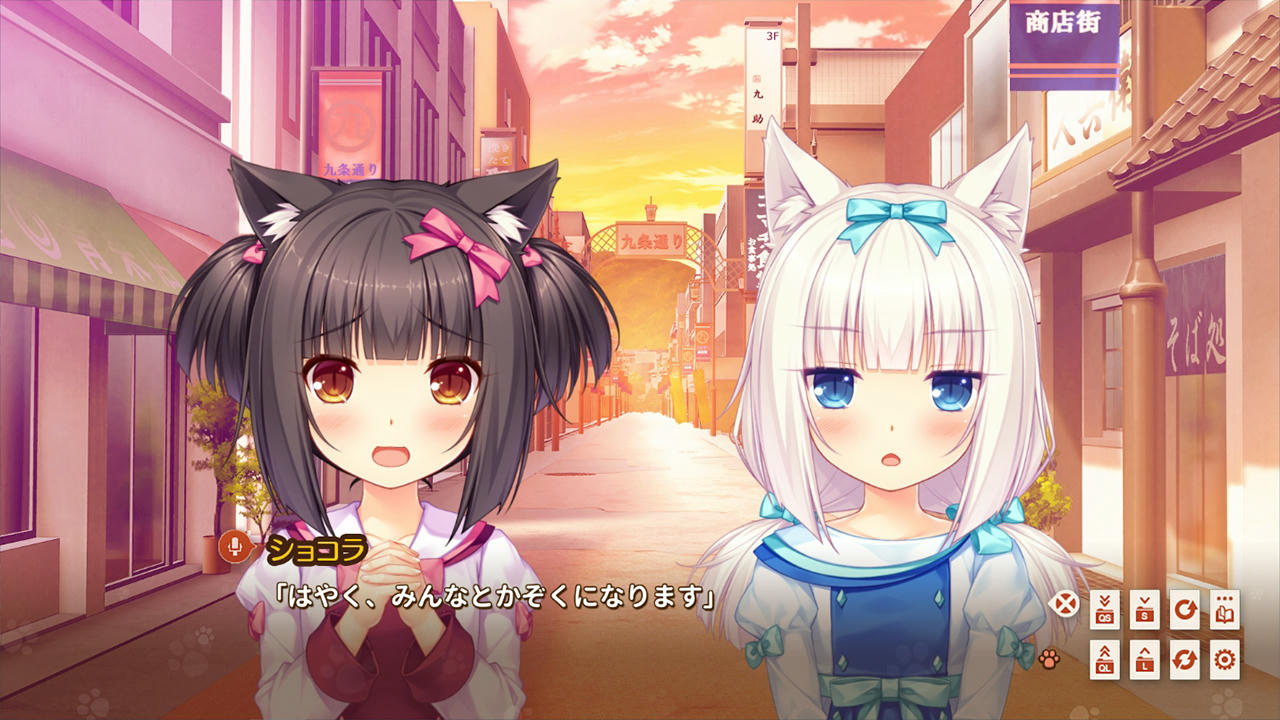Image resolution: width=1280 pixels, height=720 pixels.
Task: Open the config menu with the gear icon
Action: point(1224,660)
